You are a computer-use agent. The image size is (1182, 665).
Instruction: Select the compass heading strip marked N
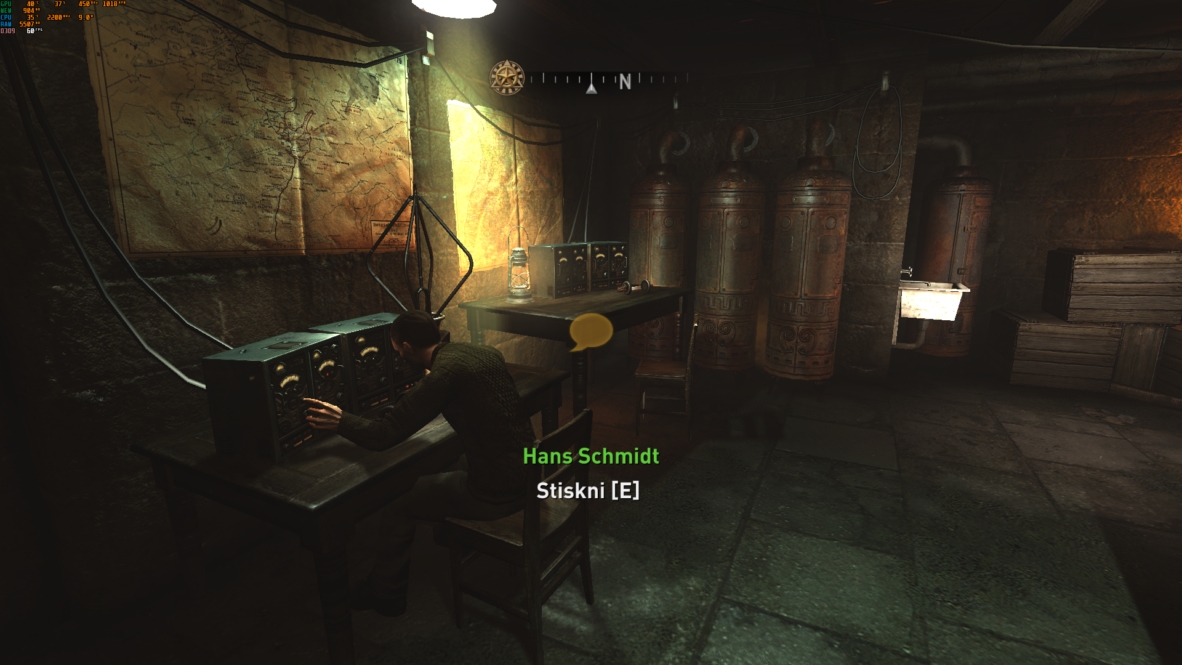(x=608, y=80)
